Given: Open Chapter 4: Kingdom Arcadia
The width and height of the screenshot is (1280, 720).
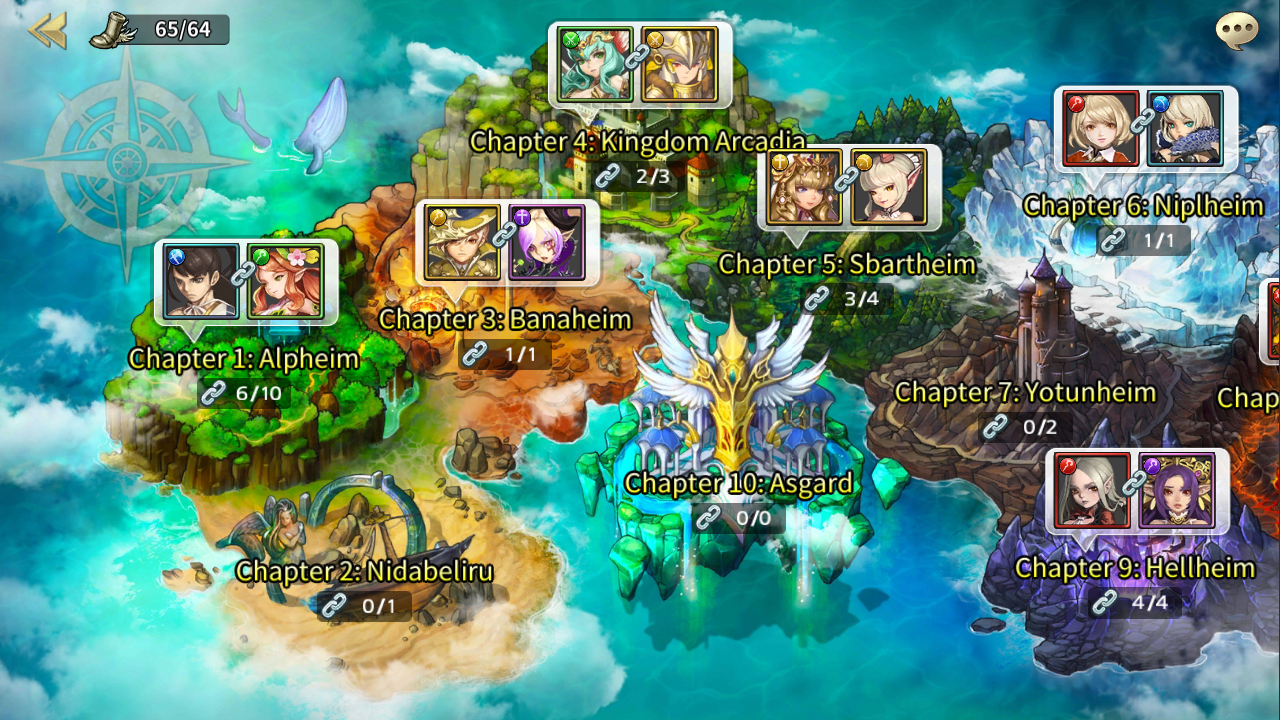Looking at the screenshot, I should coord(637,142).
